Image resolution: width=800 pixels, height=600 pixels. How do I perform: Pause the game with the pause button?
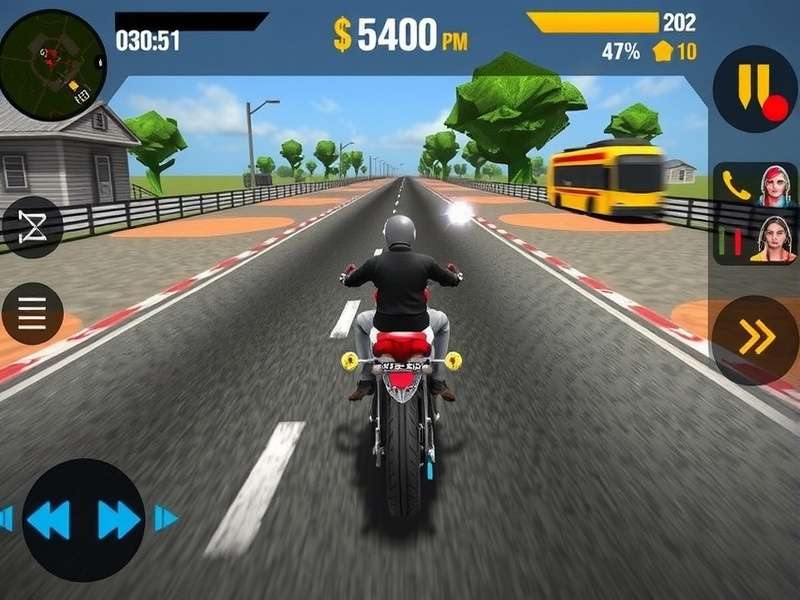[754, 88]
